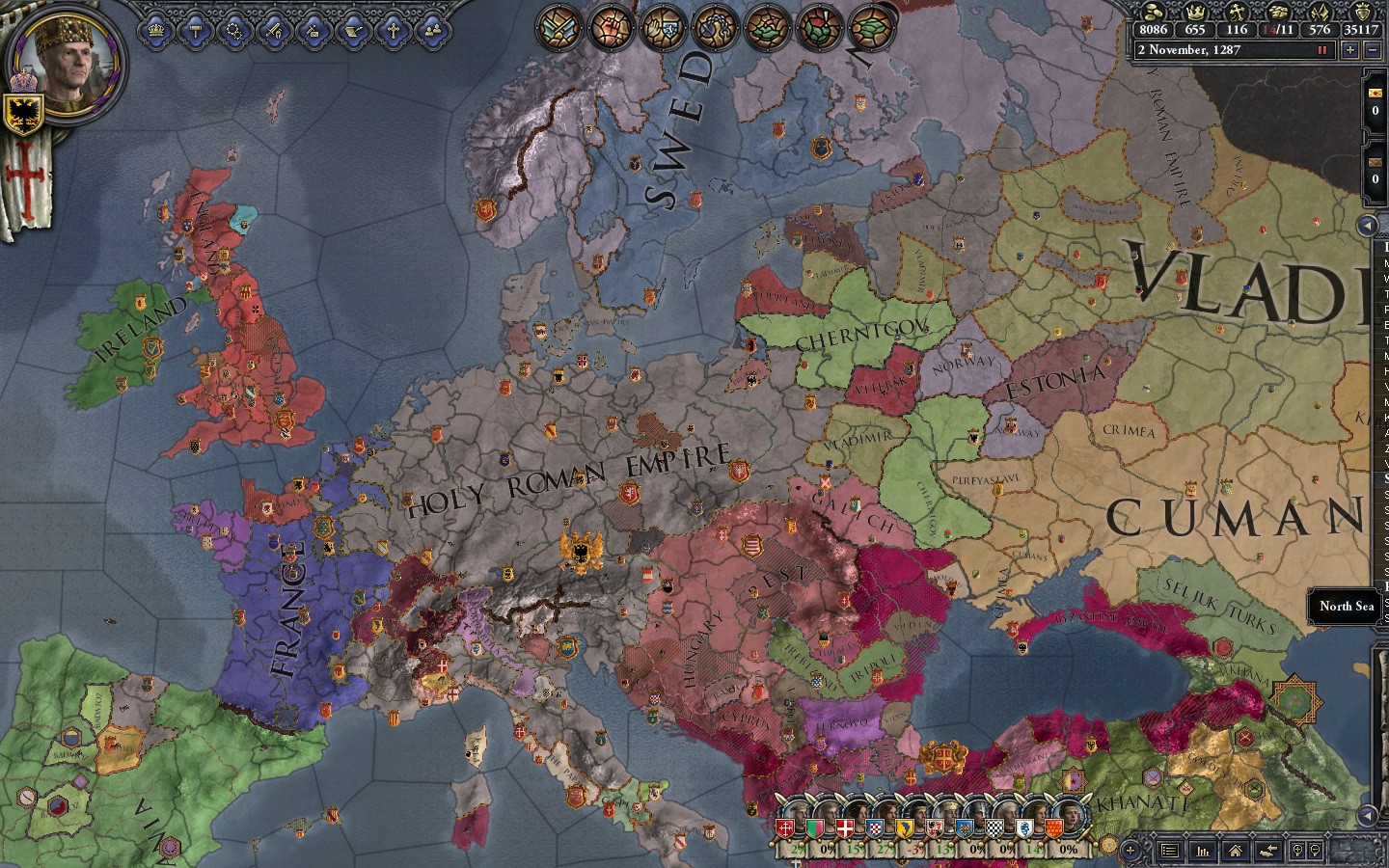This screenshot has width=1389, height=868.
Task: Open the list-view button in bottom bar
Action: click(1169, 851)
